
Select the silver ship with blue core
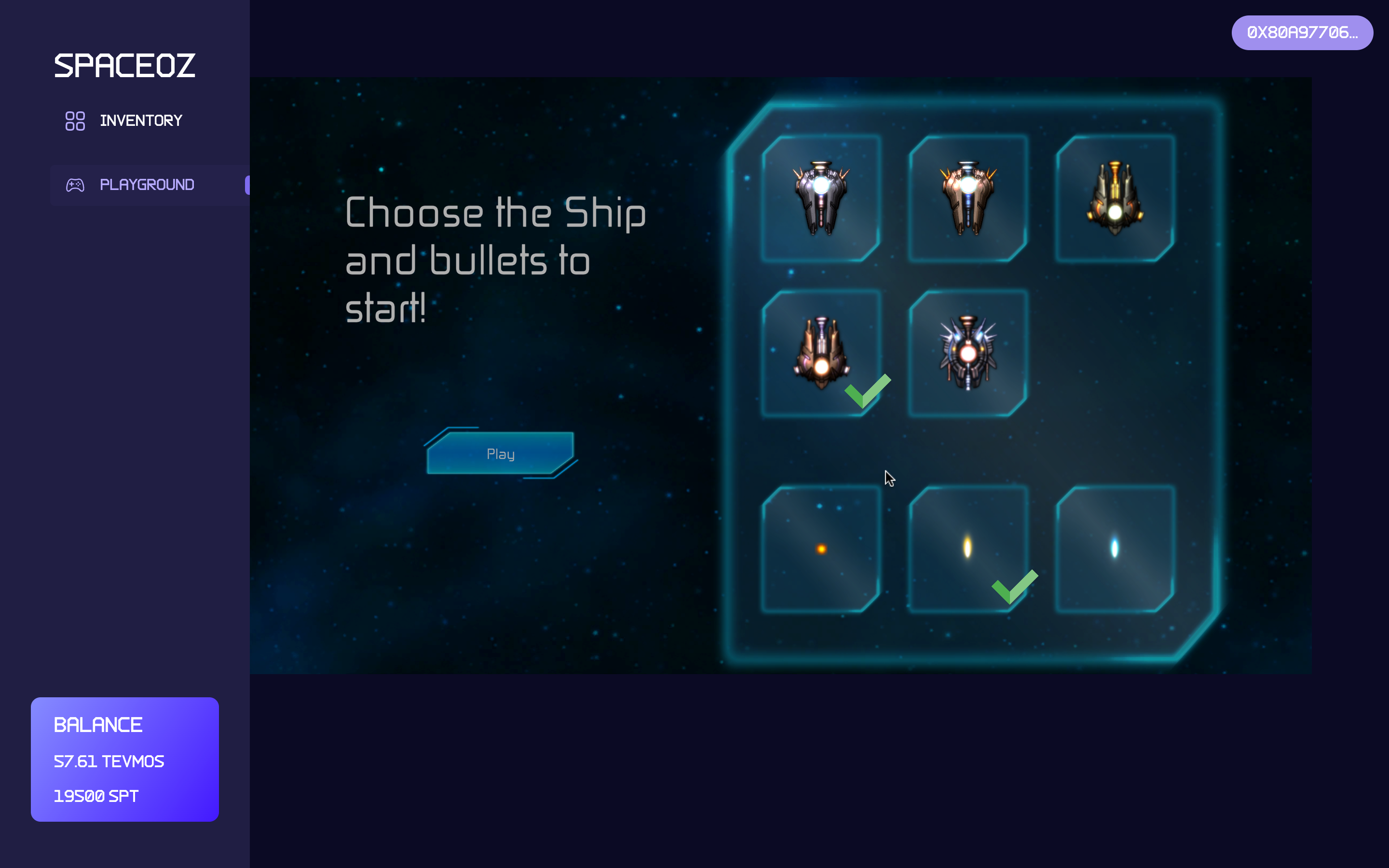(x=821, y=198)
